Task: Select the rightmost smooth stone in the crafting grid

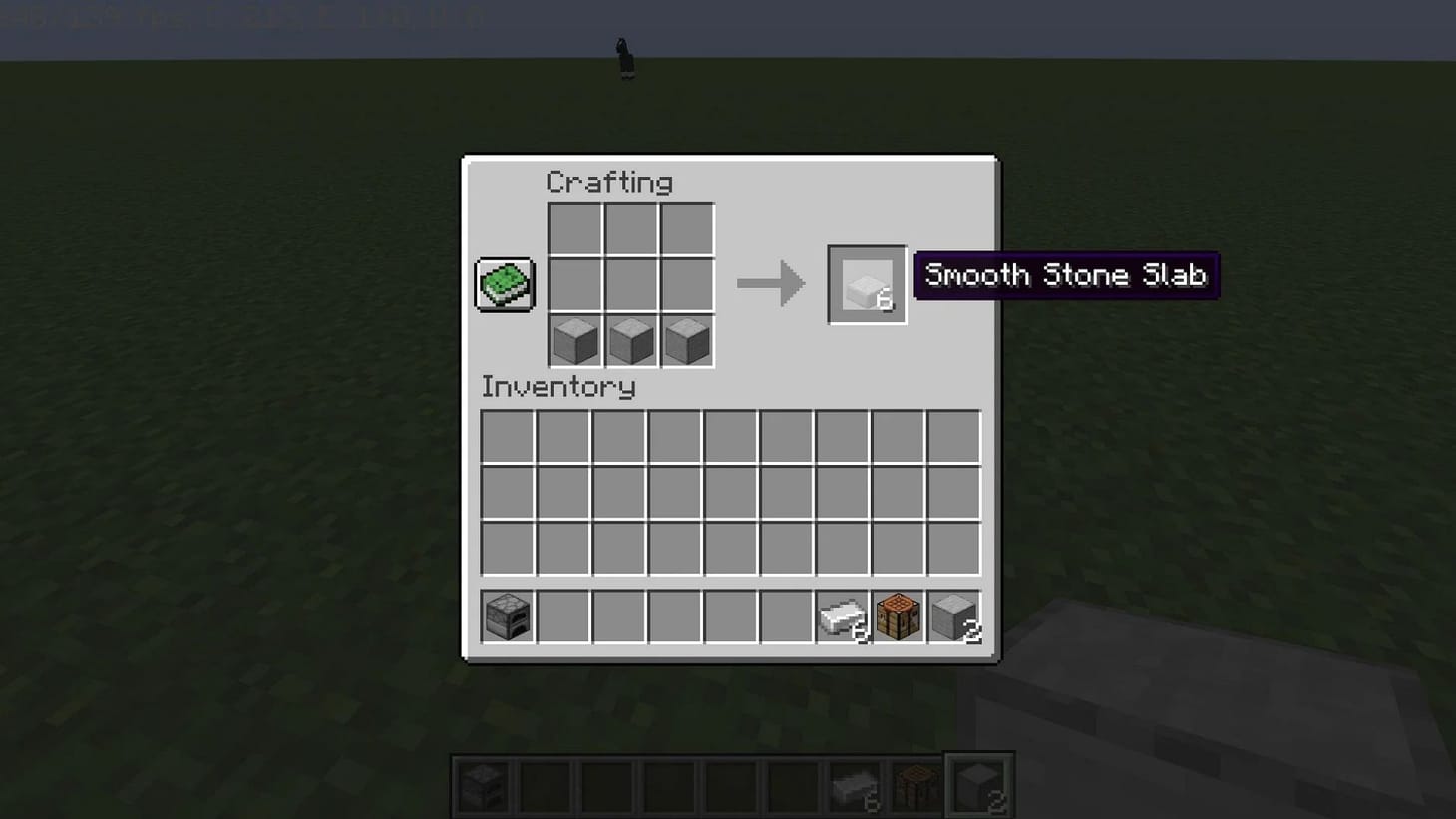Action: coord(688,340)
